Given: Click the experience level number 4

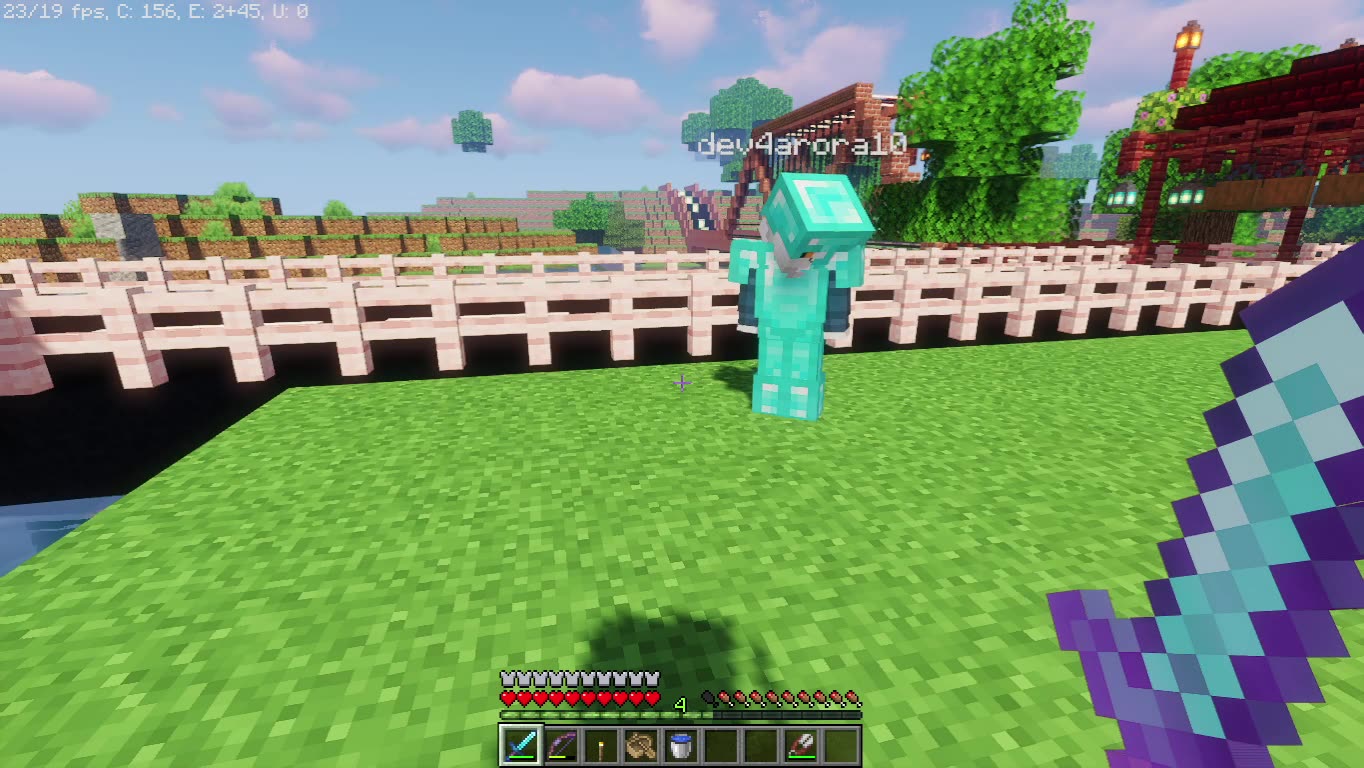Looking at the screenshot, I should click(x=681, y=703).
